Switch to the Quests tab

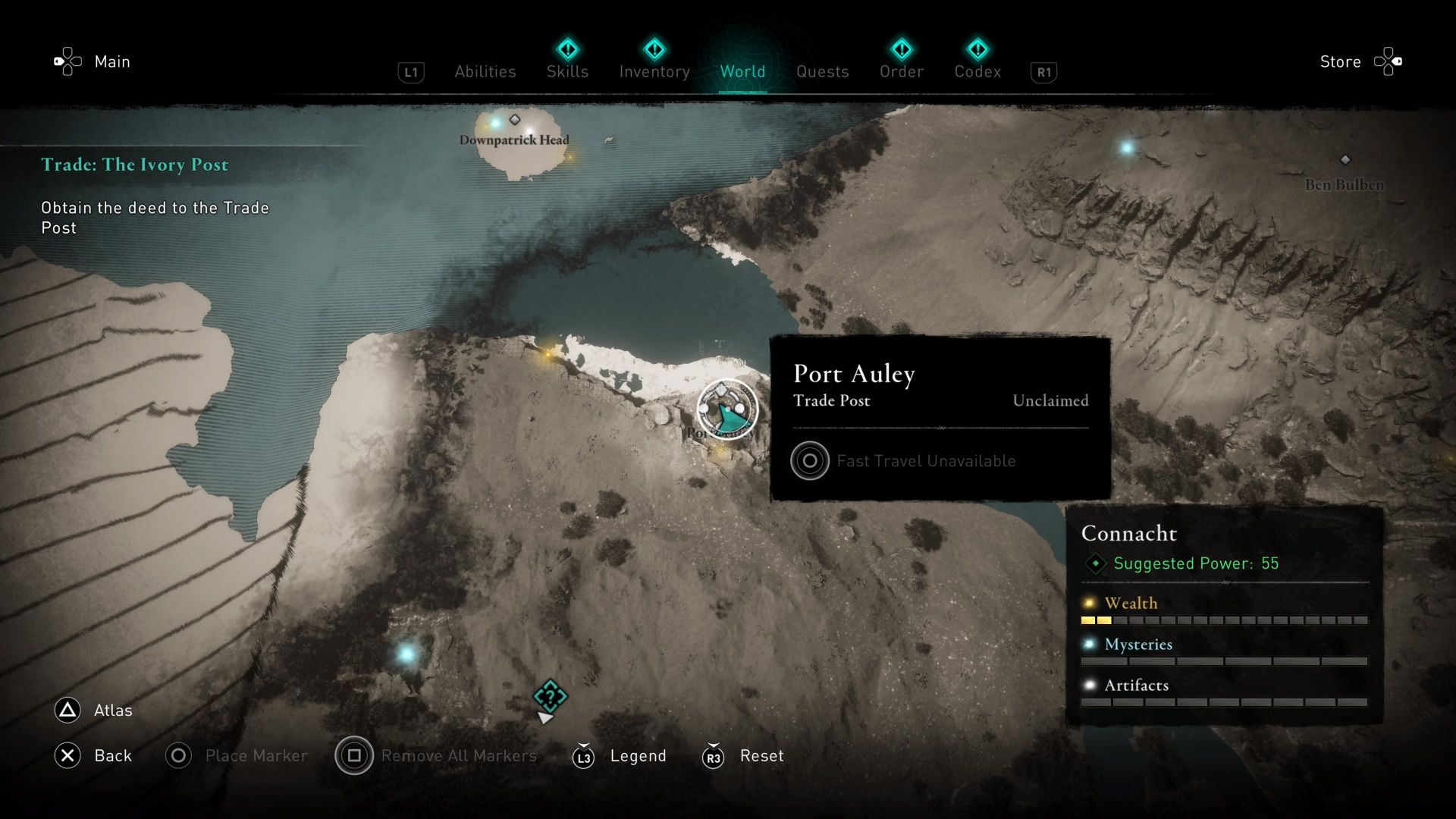point(822,71)
